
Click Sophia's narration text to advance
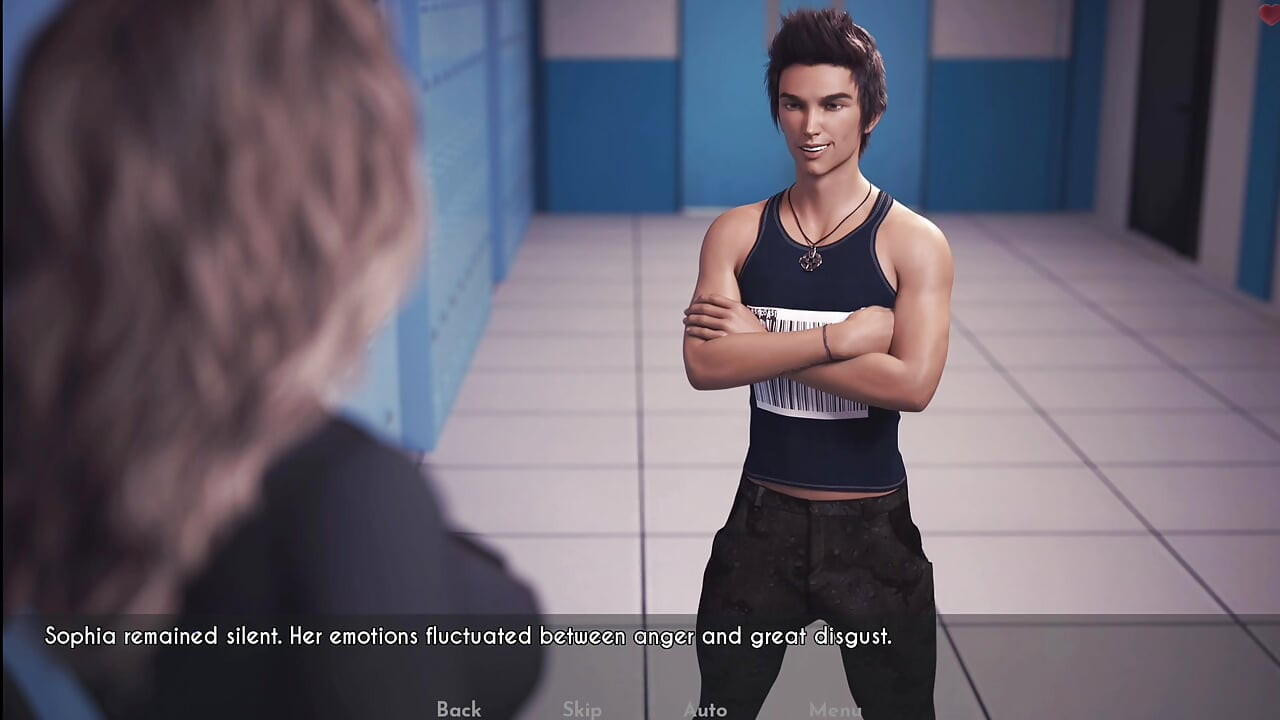(468, 635)
